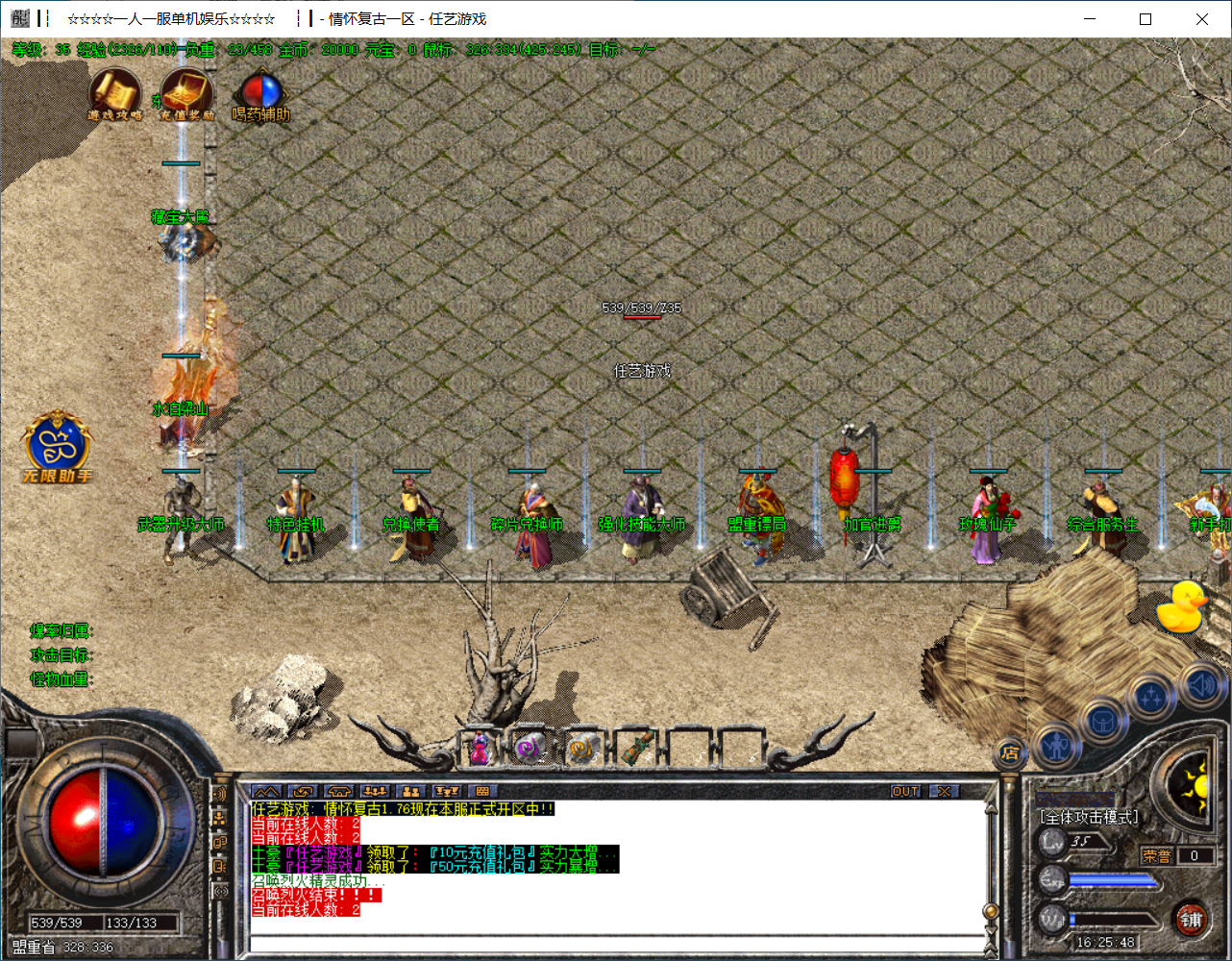Open the 喝药辅助 potion assist icon
The image size is (1232, 961).
point(260,94)
